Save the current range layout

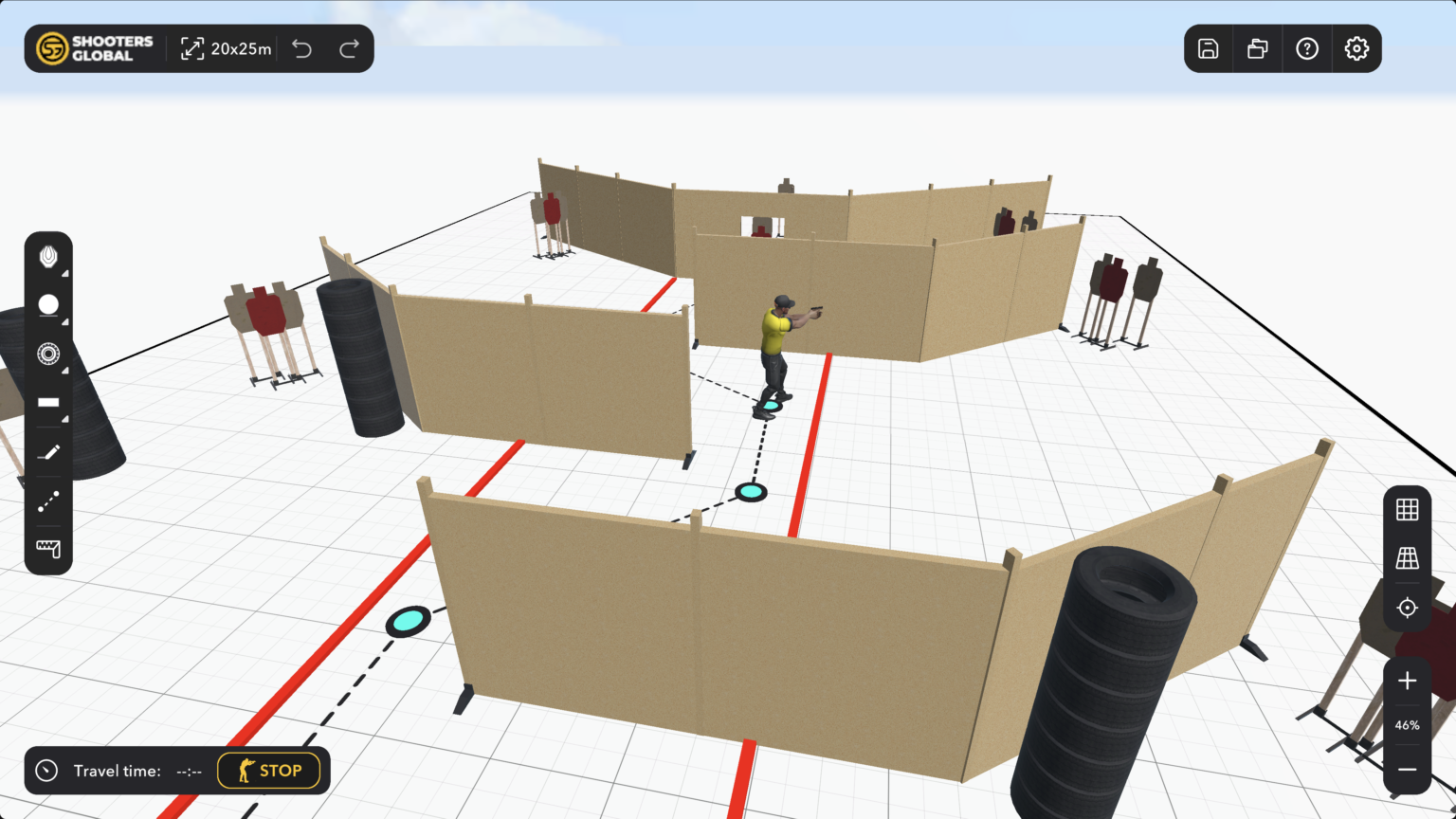point(1208,48)
